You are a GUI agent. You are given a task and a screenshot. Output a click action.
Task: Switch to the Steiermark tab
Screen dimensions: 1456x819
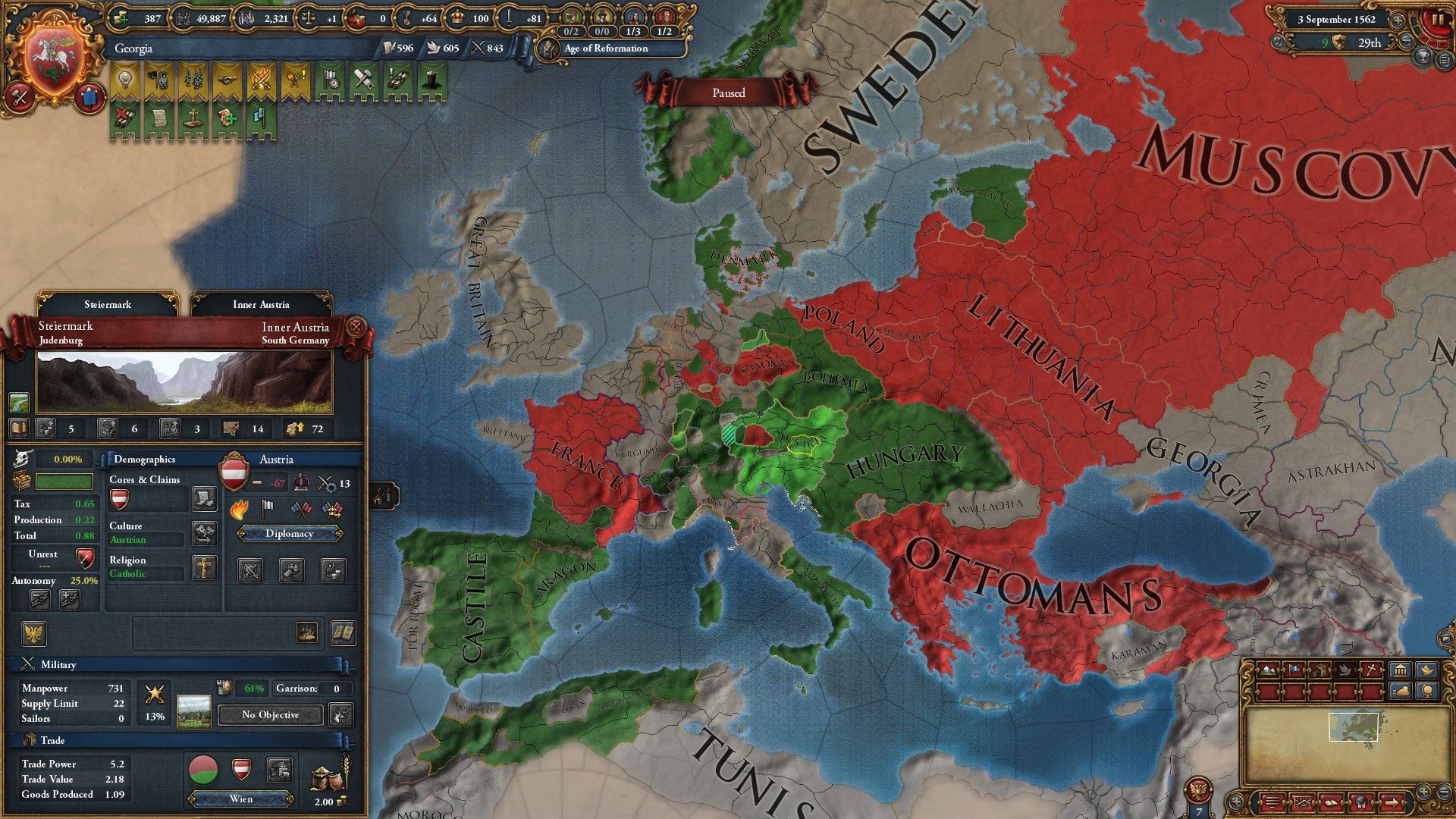pyautogui.click(x=108, y=304)
